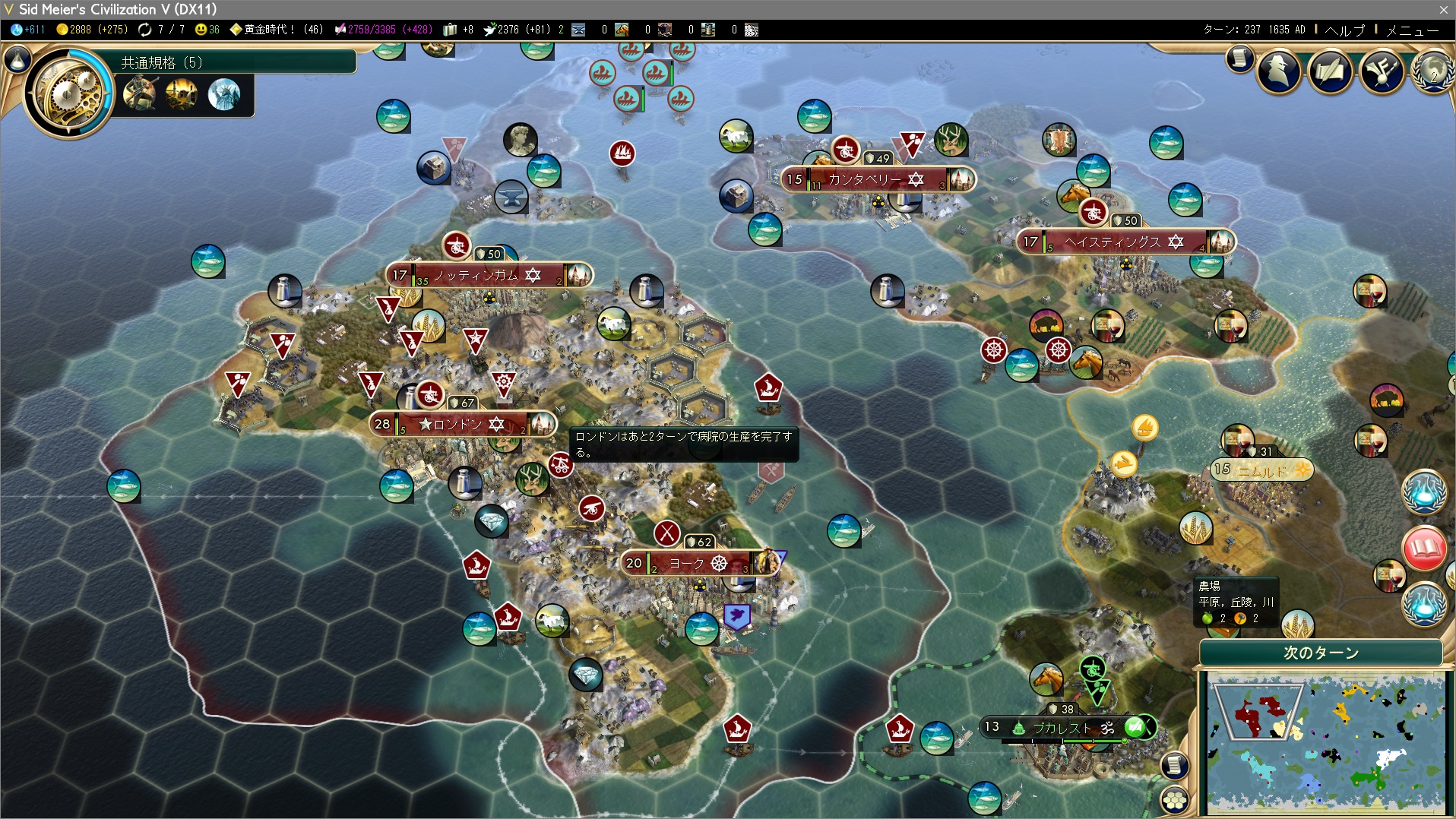1456x819 pixels.
Task: Open the notification log scroll icon
Action: (x=1239, y=58)
